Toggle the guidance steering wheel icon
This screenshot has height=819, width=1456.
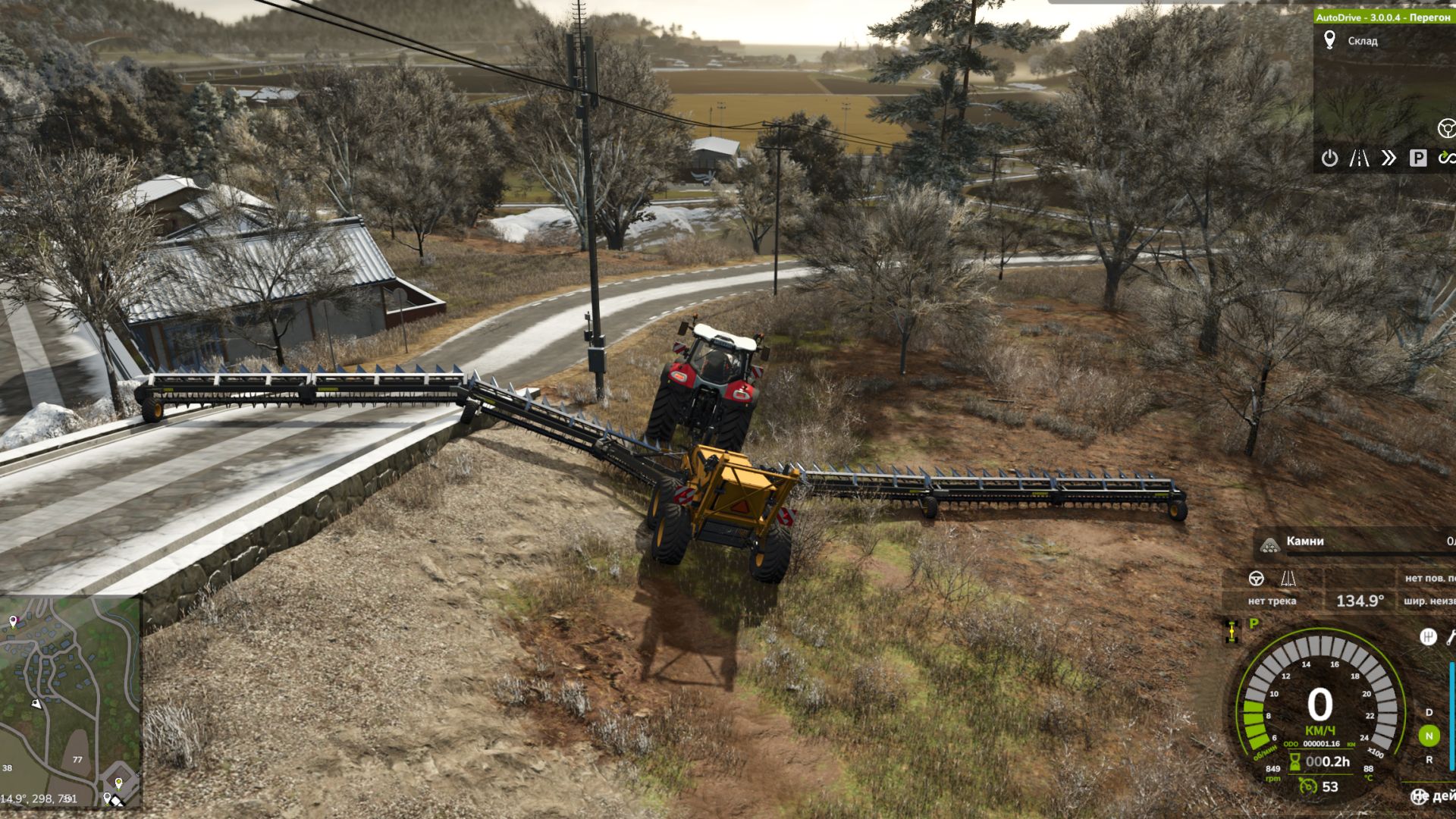point(1257,579)
